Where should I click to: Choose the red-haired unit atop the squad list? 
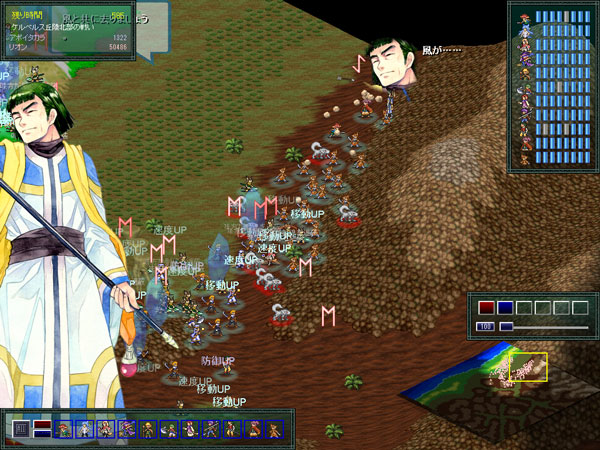click(x=524, y=17)
